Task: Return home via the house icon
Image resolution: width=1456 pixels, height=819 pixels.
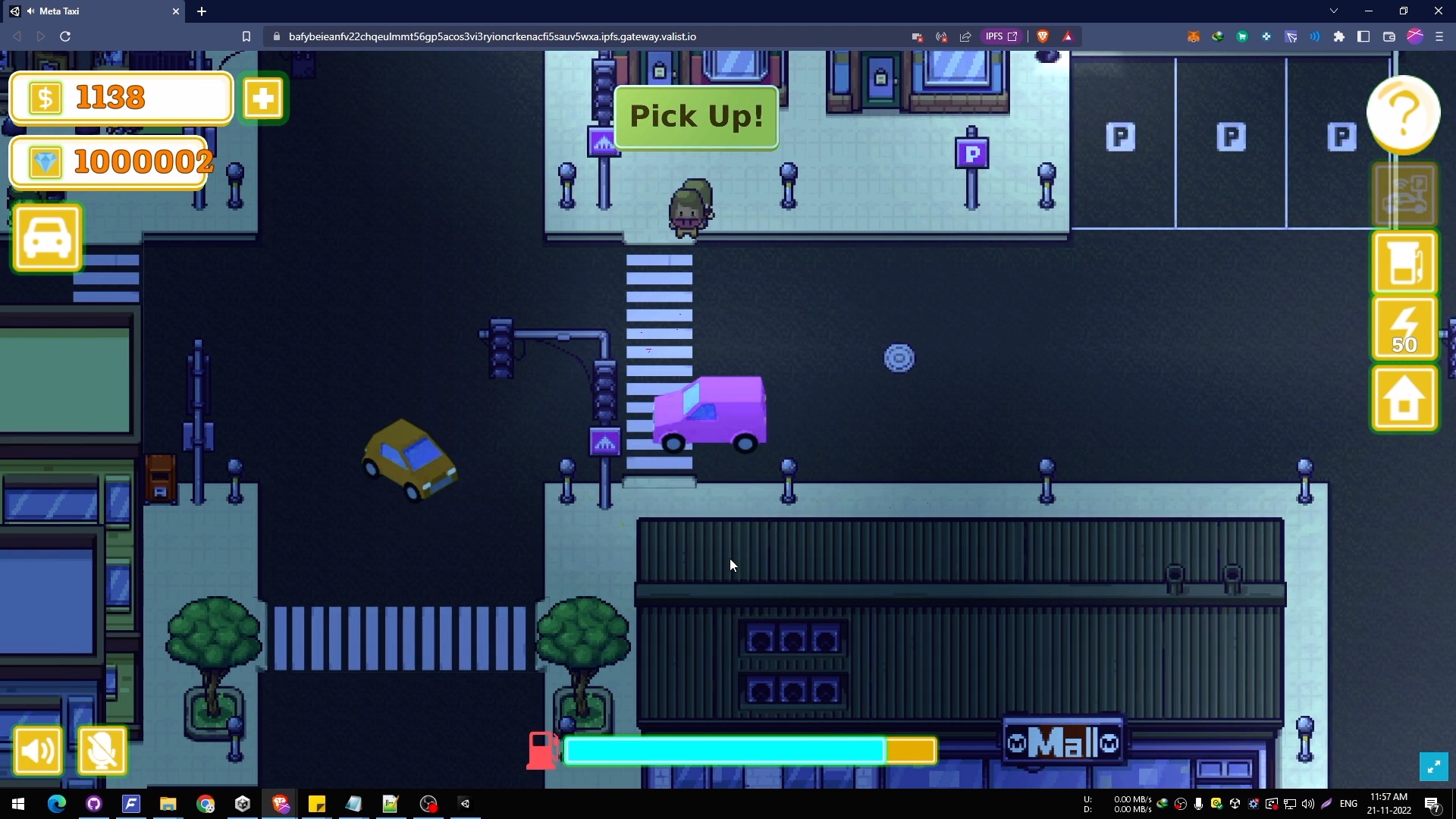Action: pyautogui.click(x=1404, y=398)
